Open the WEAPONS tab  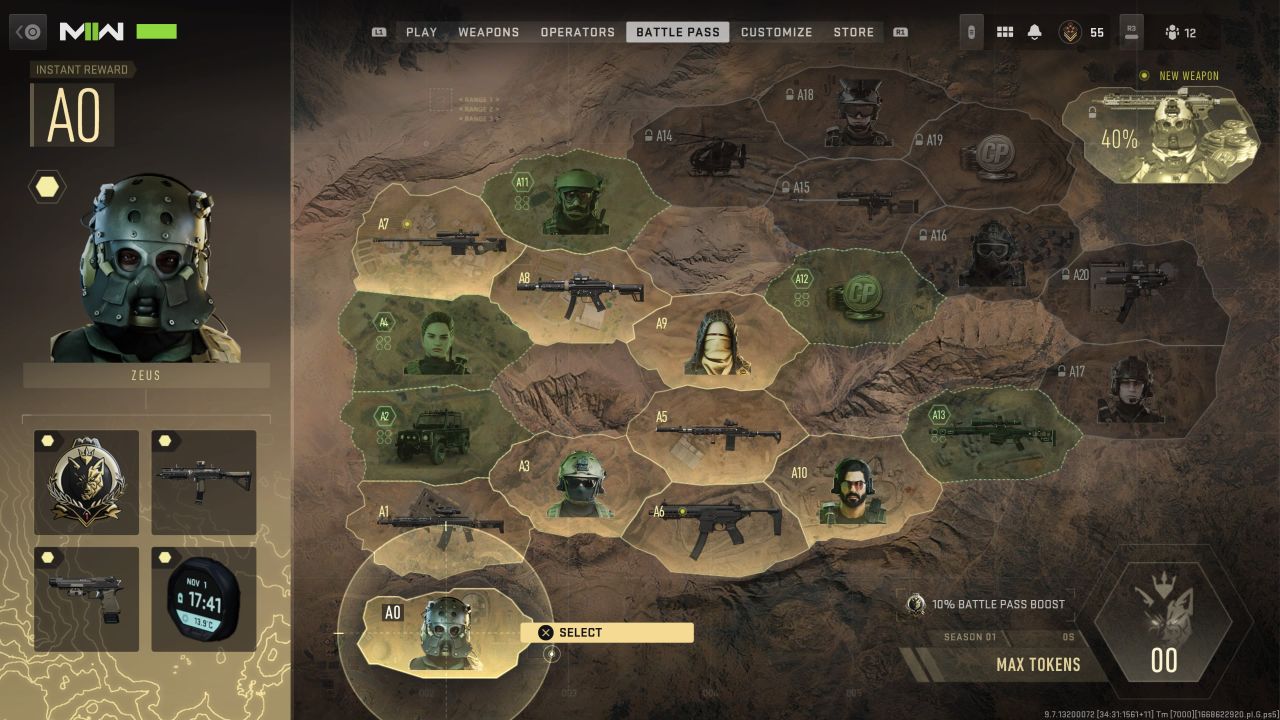click(x=488, y=32)
